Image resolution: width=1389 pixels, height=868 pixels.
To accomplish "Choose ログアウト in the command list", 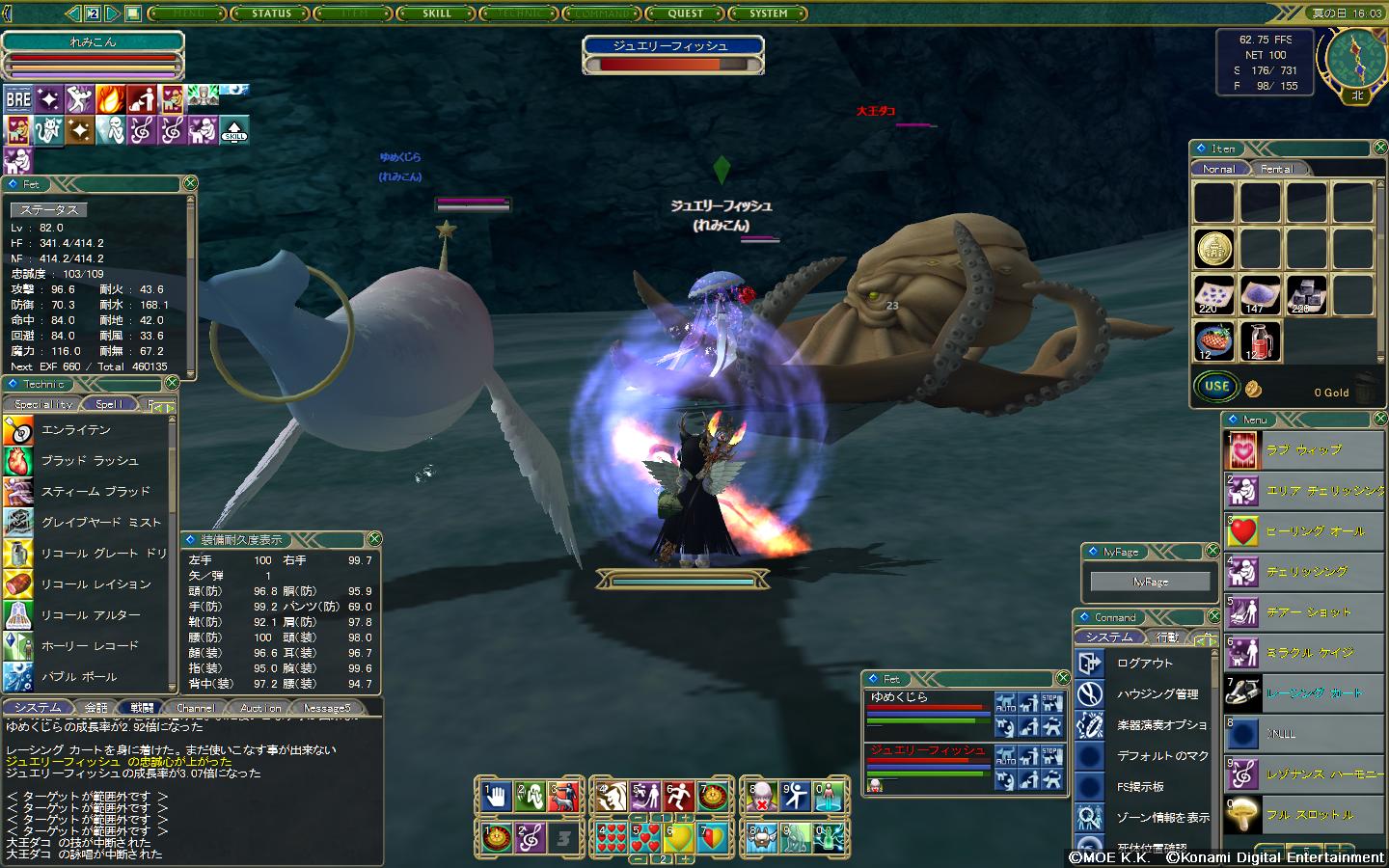I will (1145, 664).
